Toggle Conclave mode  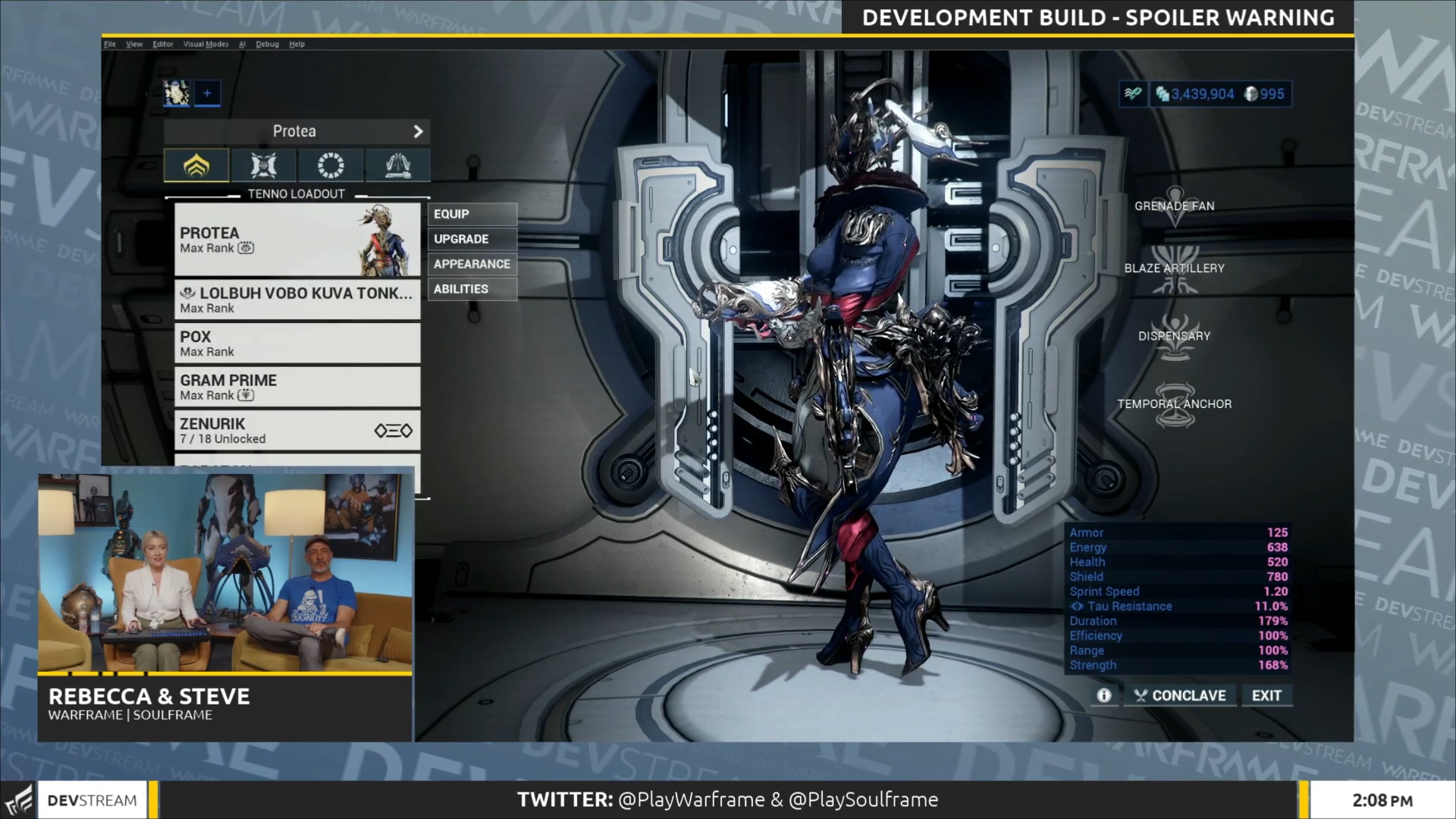click(1180, 696)
